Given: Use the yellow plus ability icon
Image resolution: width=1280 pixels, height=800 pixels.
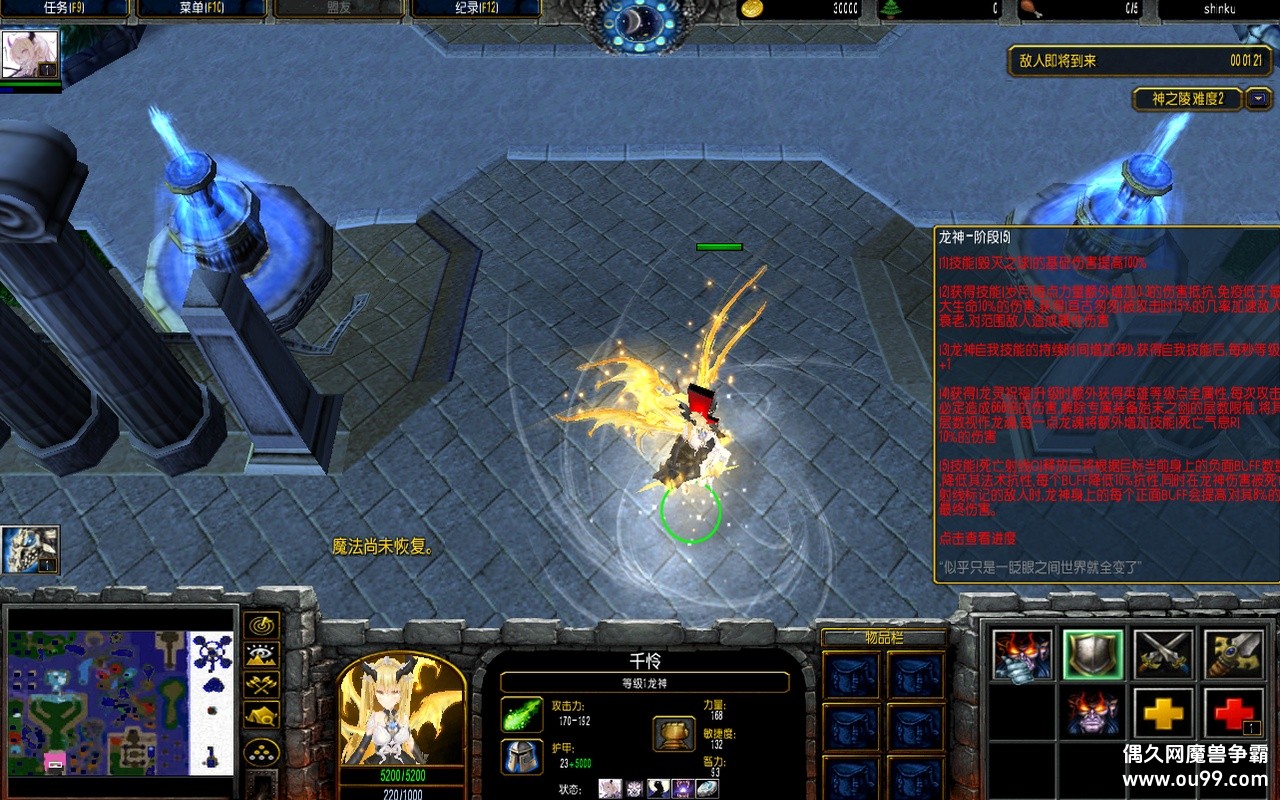Looking at the screenshot, I should (x=1164, y=713).
